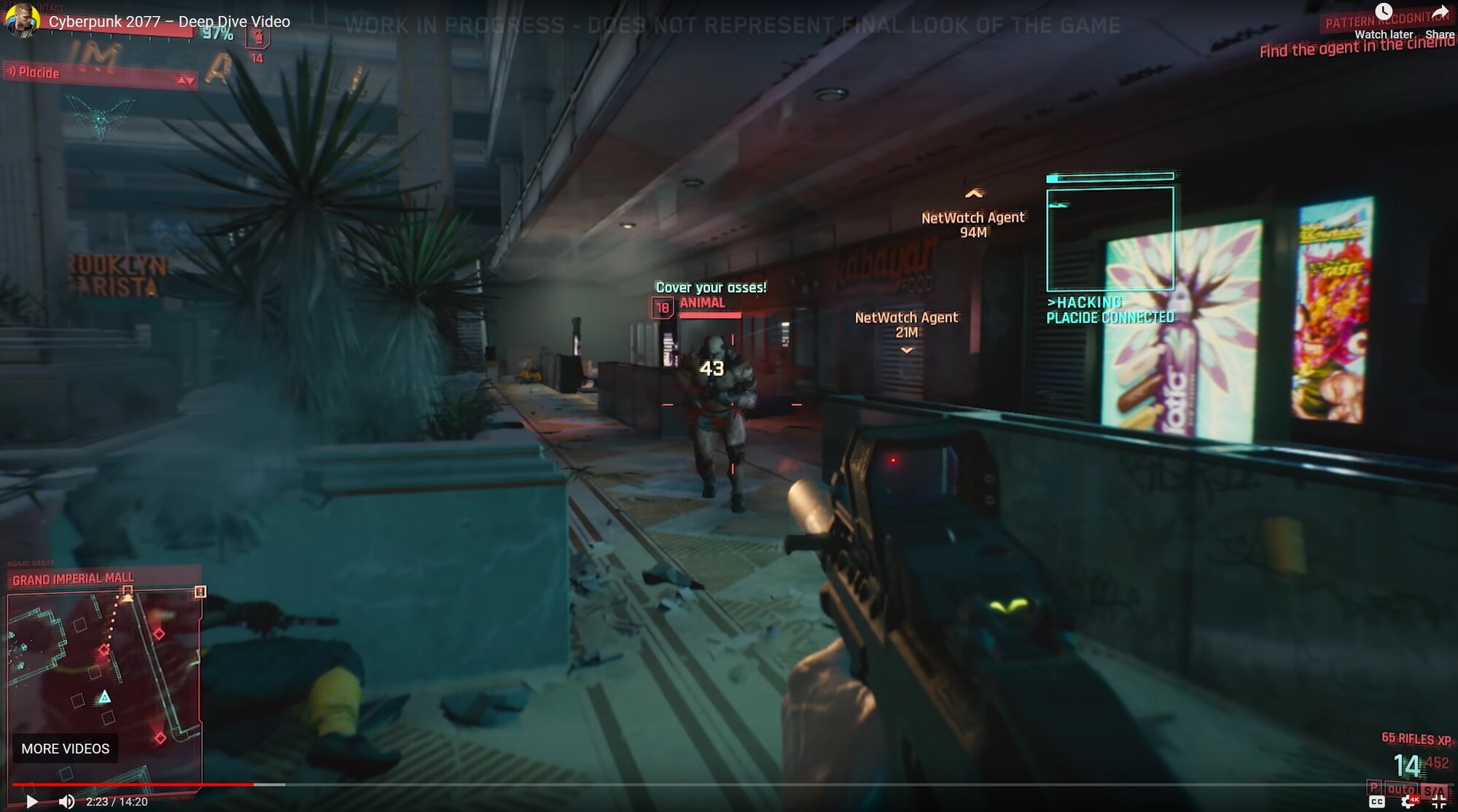Share this video
1458x812 pixels.
tap(1439, 20)
